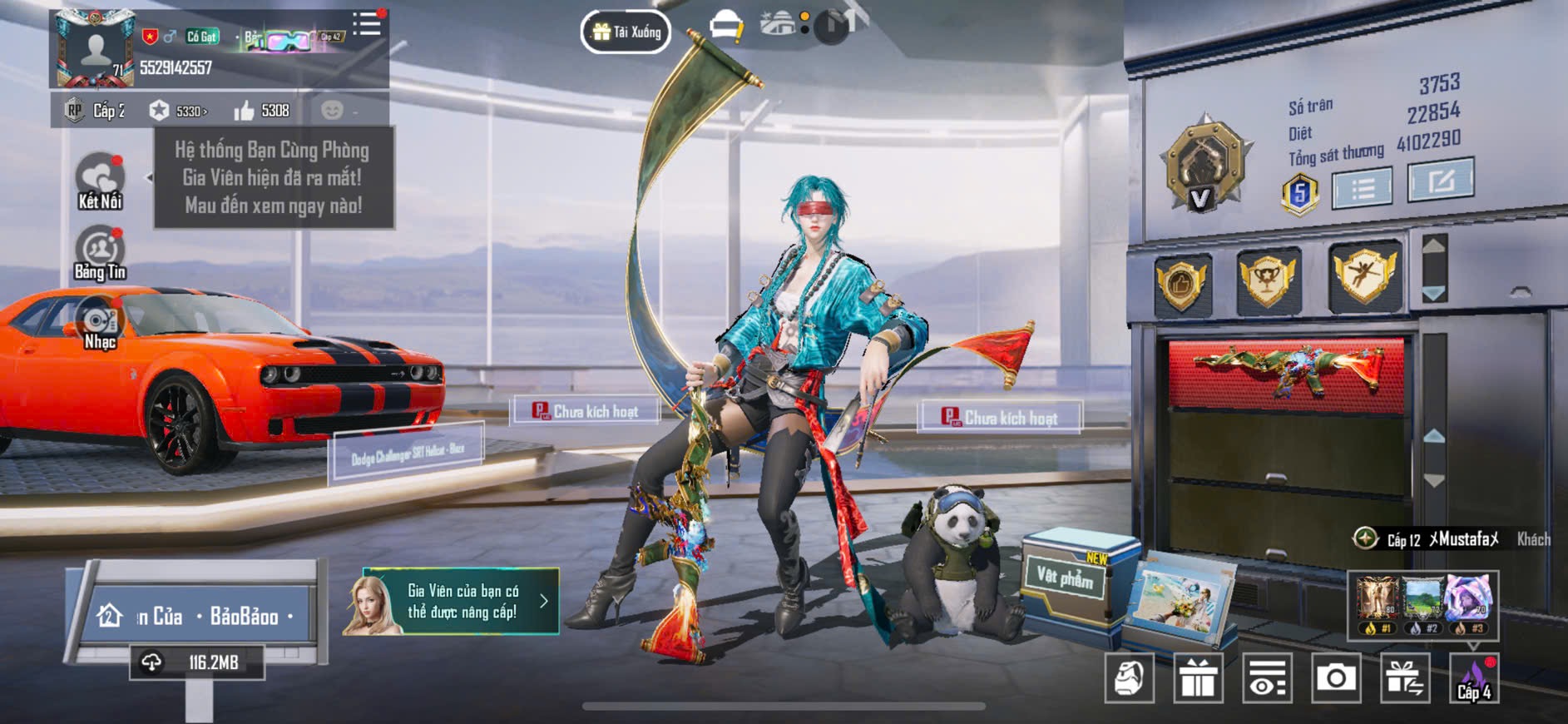The height and width of the screenshot is (724, 1568).
Task: Click the edit profile pencil button
Action: 1440,179
